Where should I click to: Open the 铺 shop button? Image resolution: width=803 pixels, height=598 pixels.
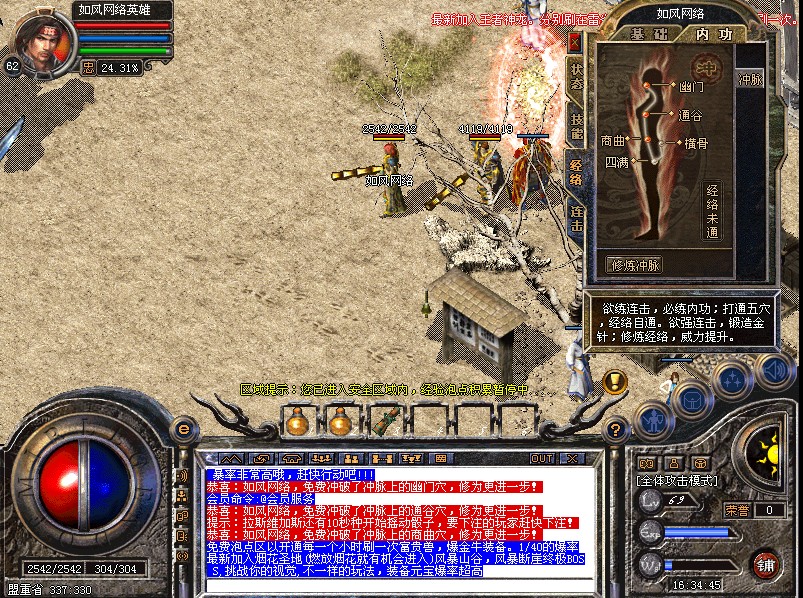click(x=767, y=563)
